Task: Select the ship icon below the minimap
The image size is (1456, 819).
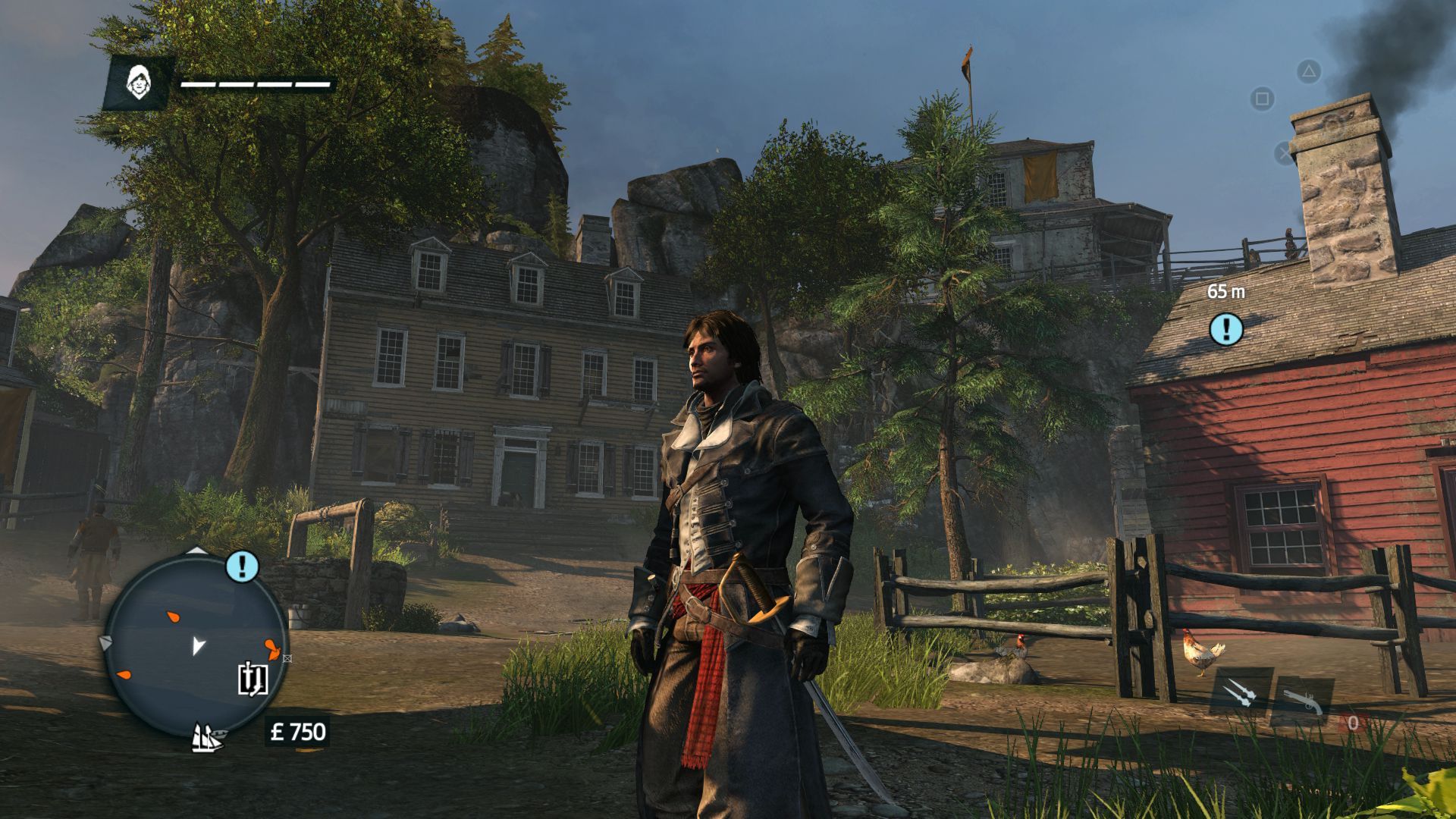Action: point(207,736)
